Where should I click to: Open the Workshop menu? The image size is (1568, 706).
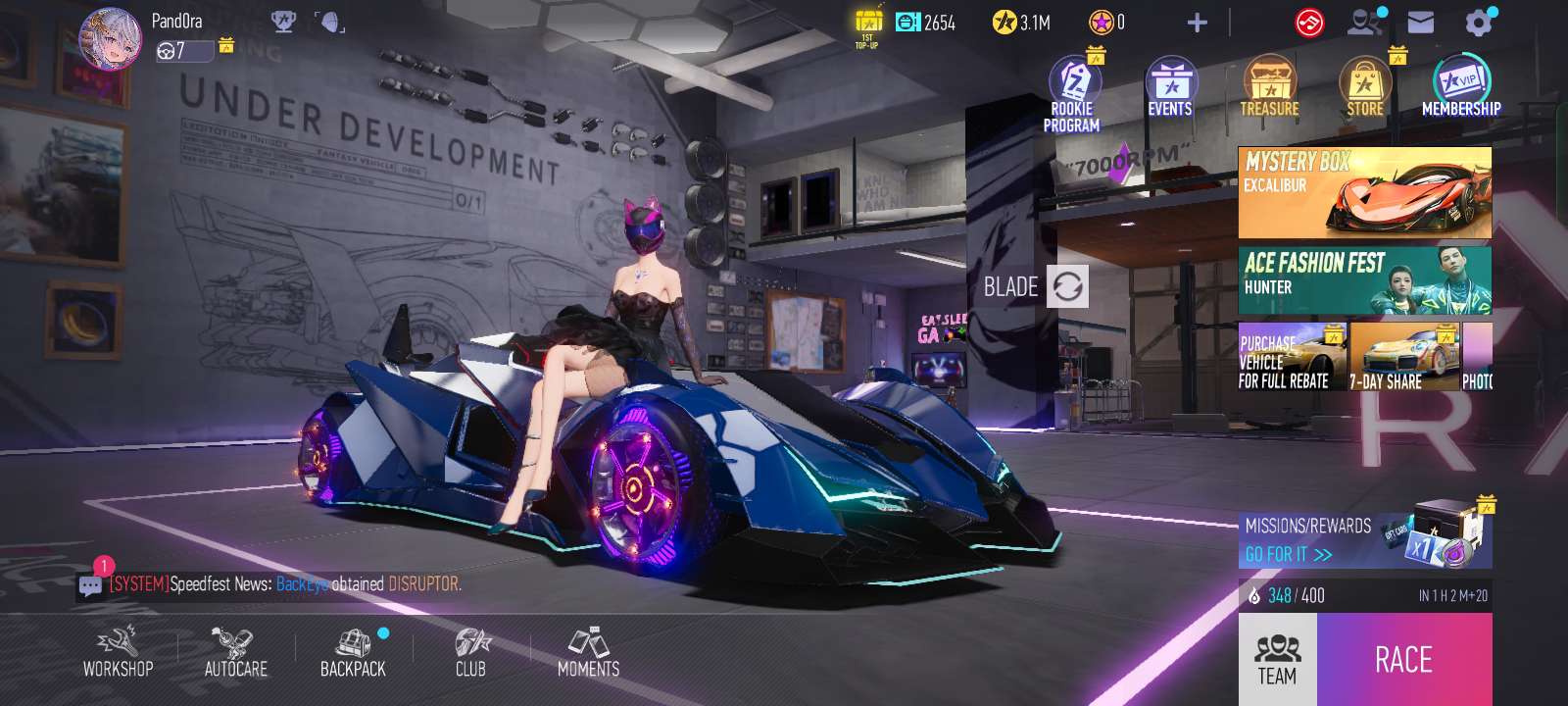click(x=118, y=653)
